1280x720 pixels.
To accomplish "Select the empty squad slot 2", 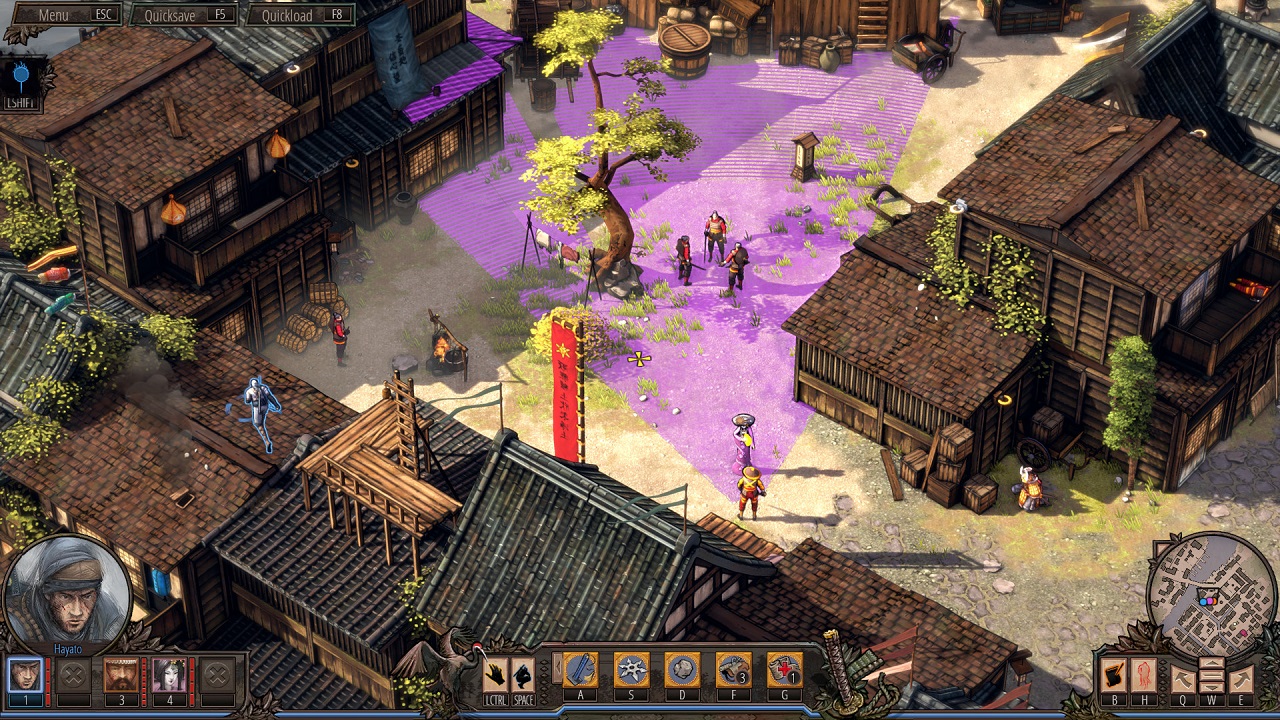I will point(71,676).
